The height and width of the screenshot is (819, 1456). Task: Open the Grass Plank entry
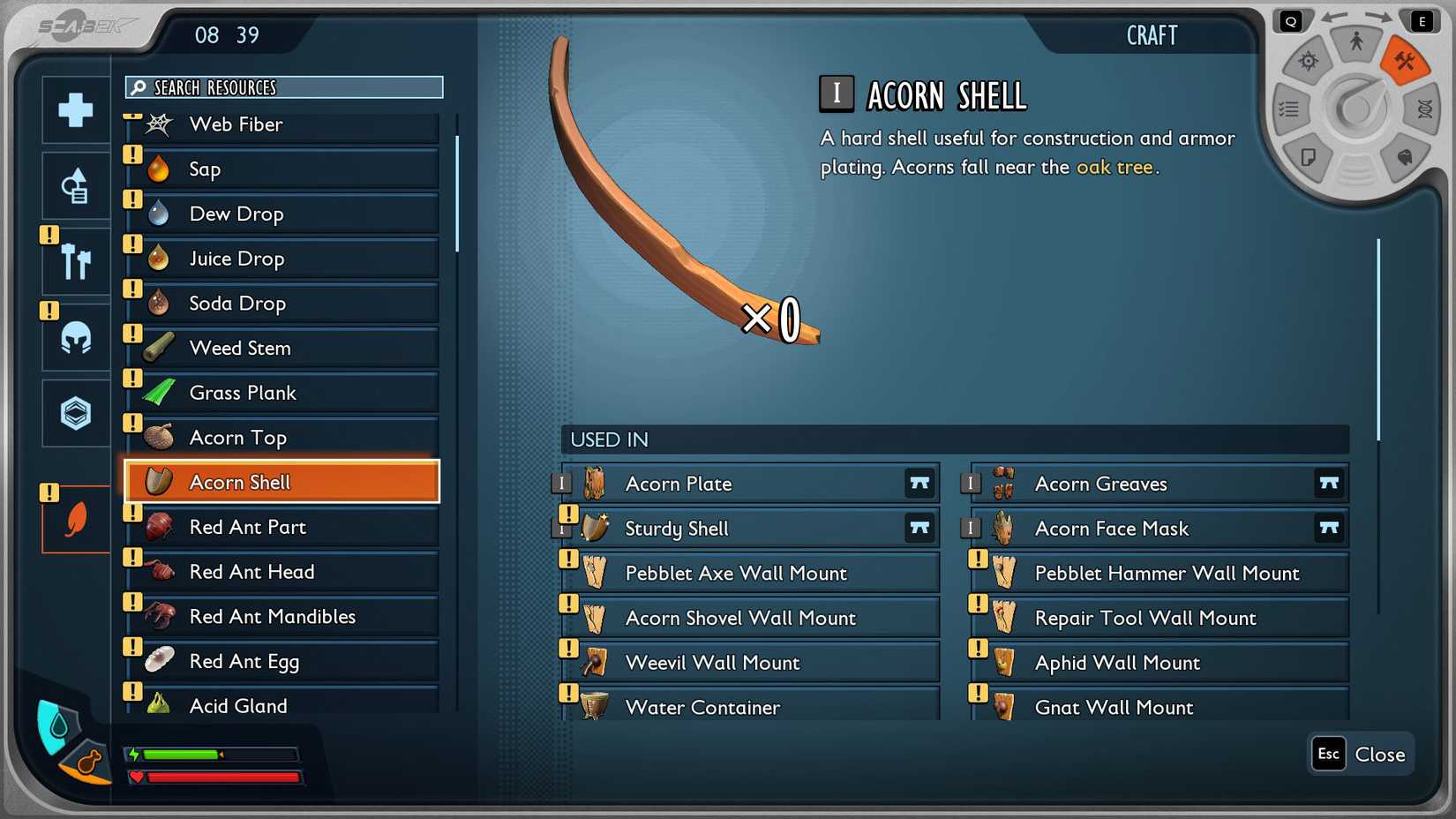pyautogui.click(x=282, y=394)
